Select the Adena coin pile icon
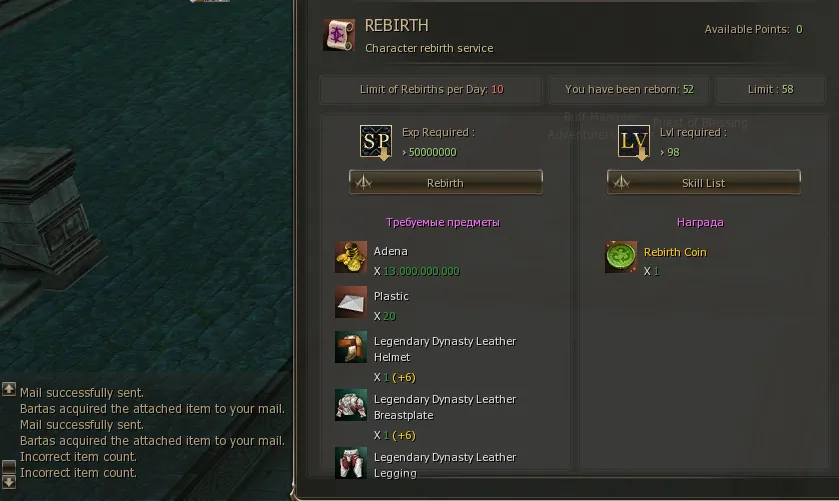The width and height of the screenshot is (839, 501). point(351,257)
